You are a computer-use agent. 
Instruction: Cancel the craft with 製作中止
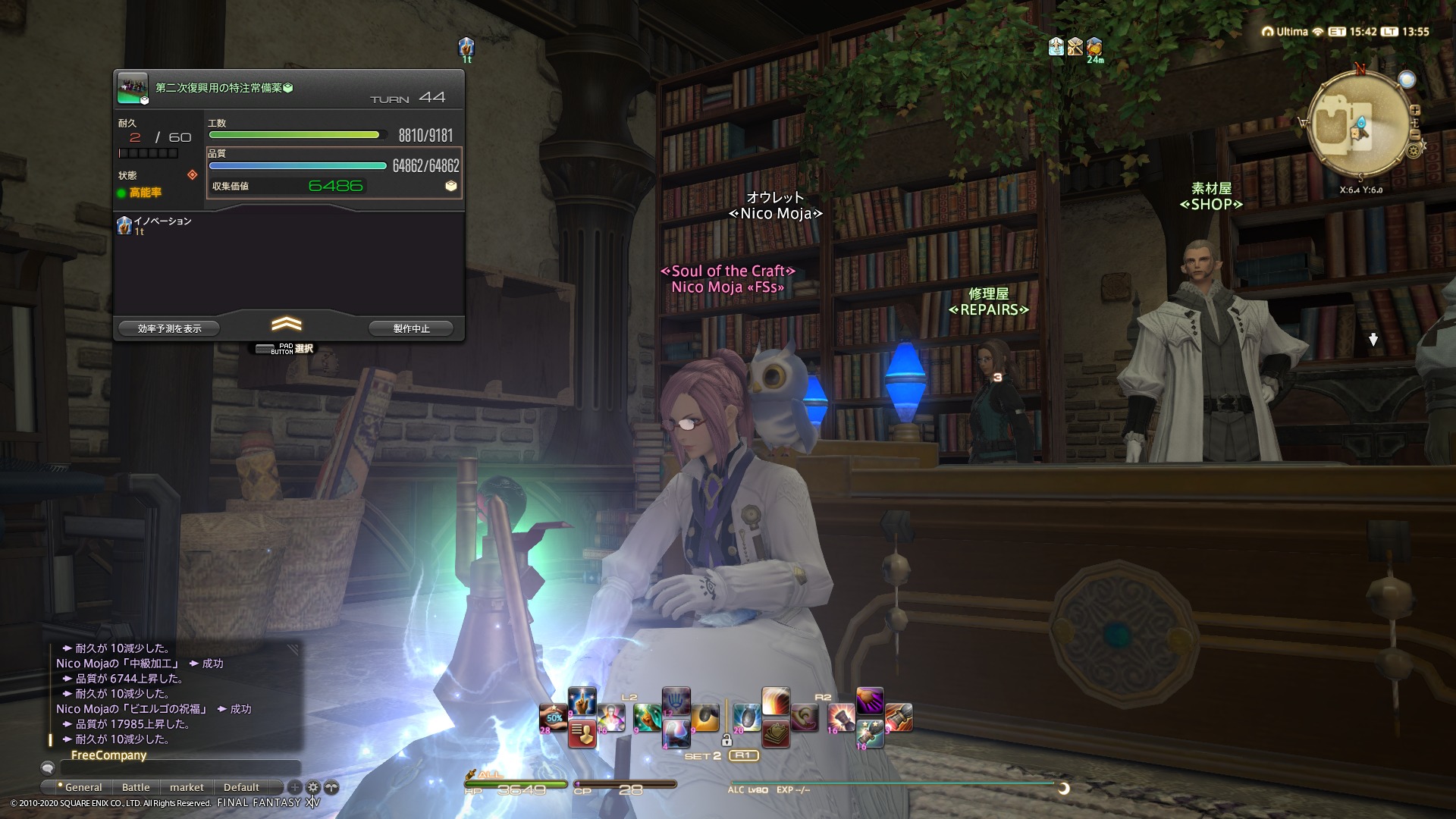tap(411, 328)
